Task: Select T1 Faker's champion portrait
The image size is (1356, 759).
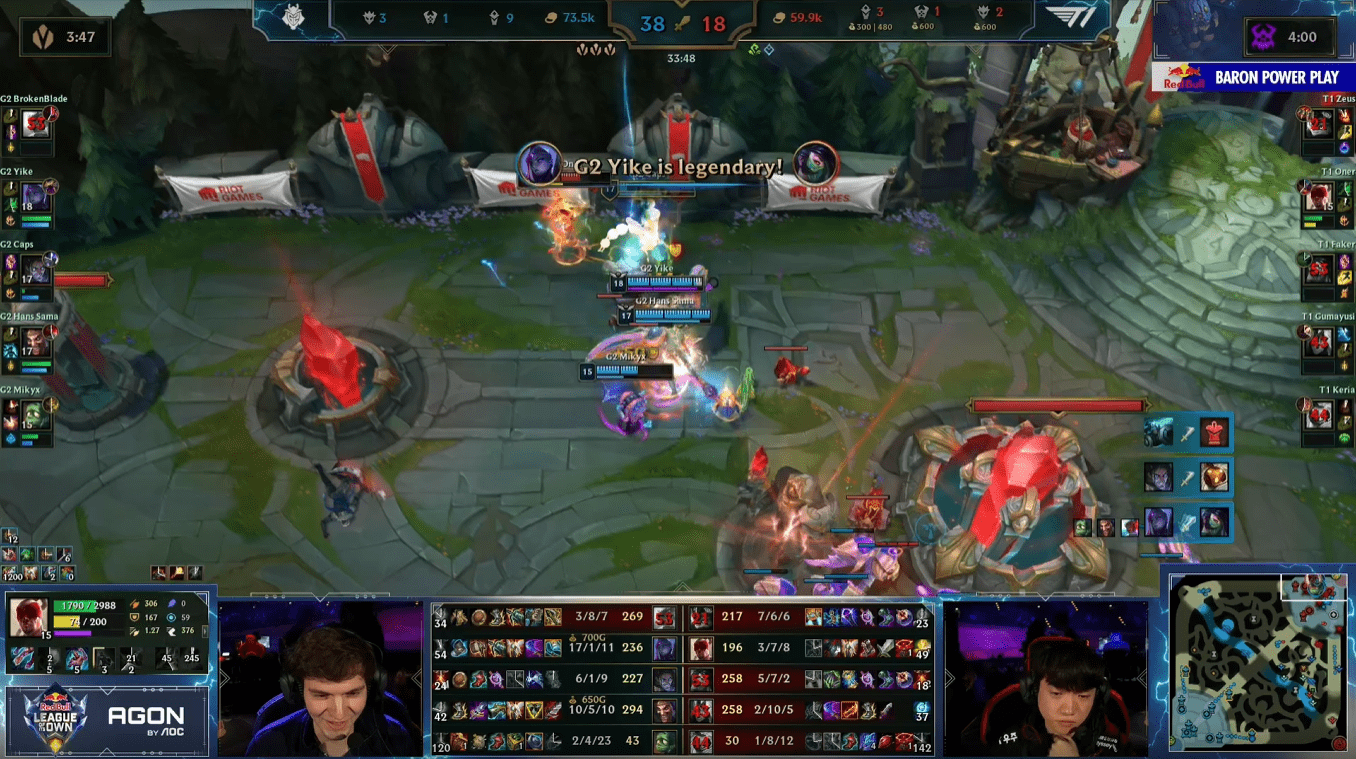Action: pyautogui.click(x=1319, y=270)
